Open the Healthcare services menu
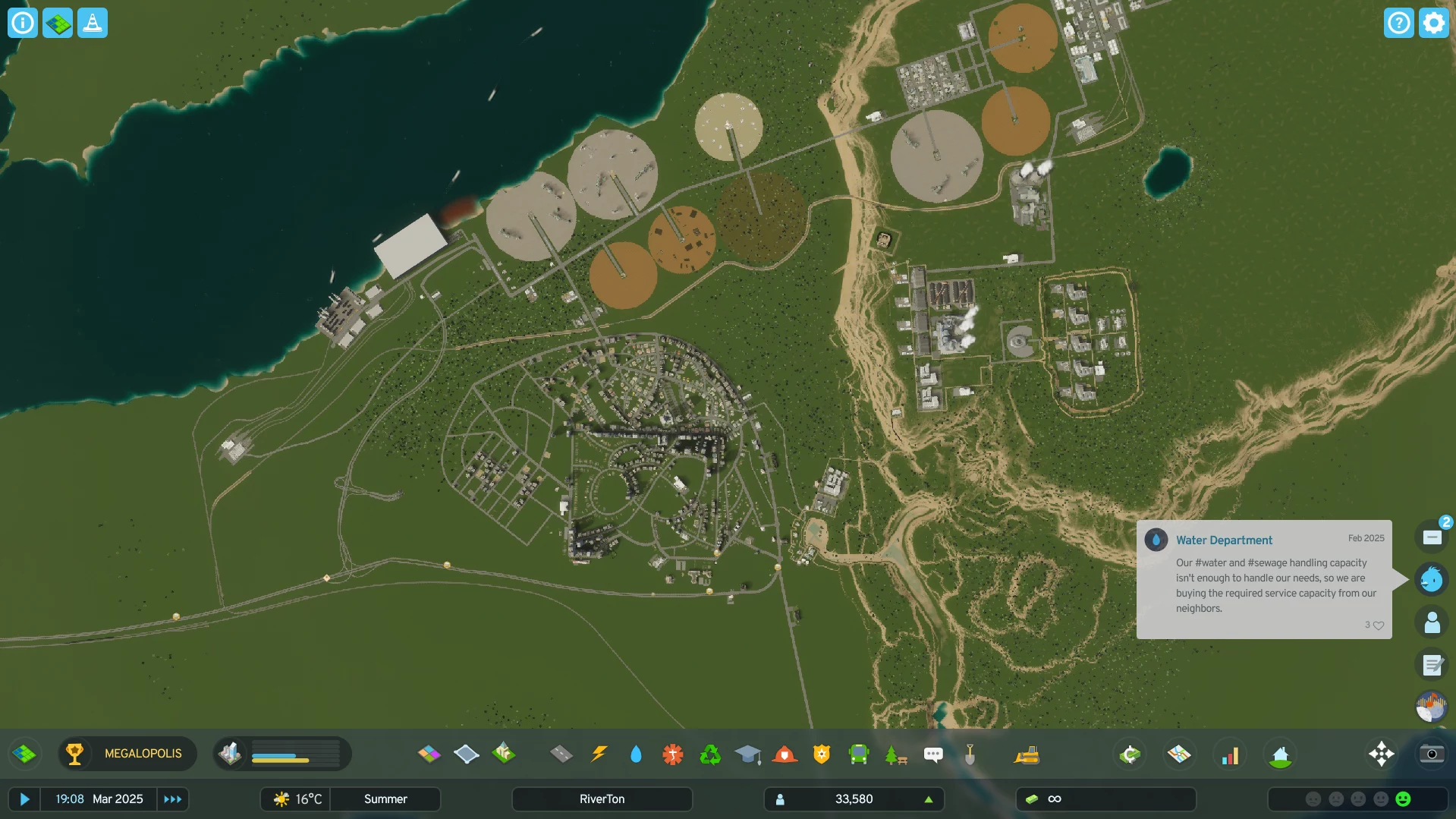 coord(672,754)
